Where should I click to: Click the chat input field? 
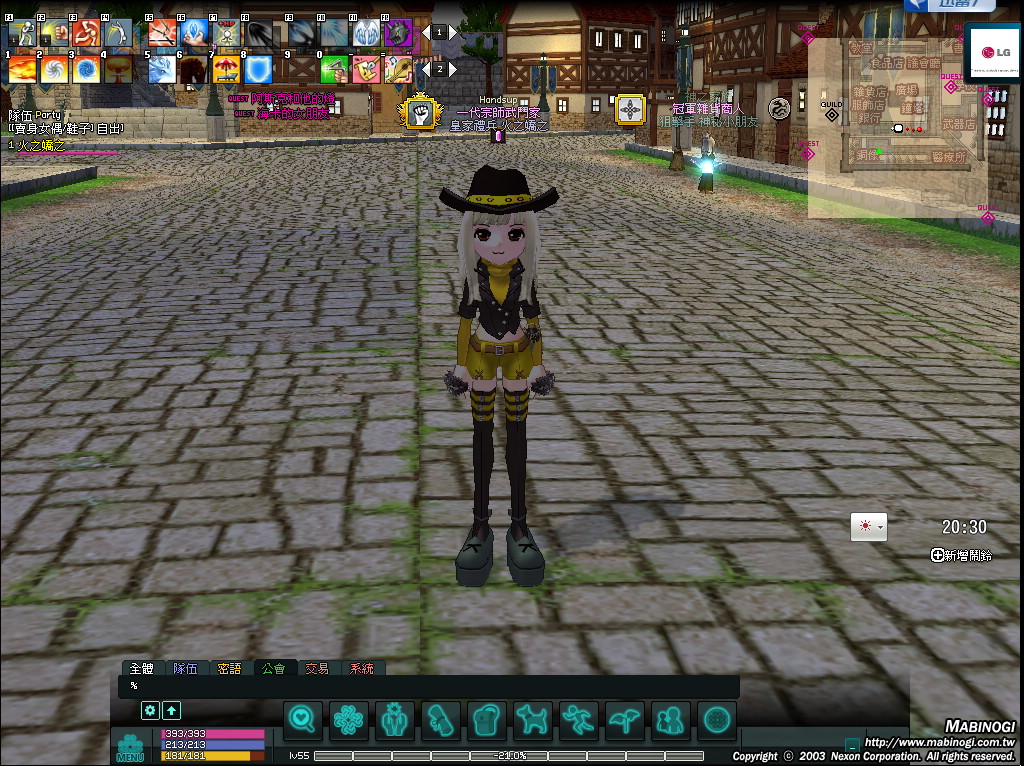(430, 686)
